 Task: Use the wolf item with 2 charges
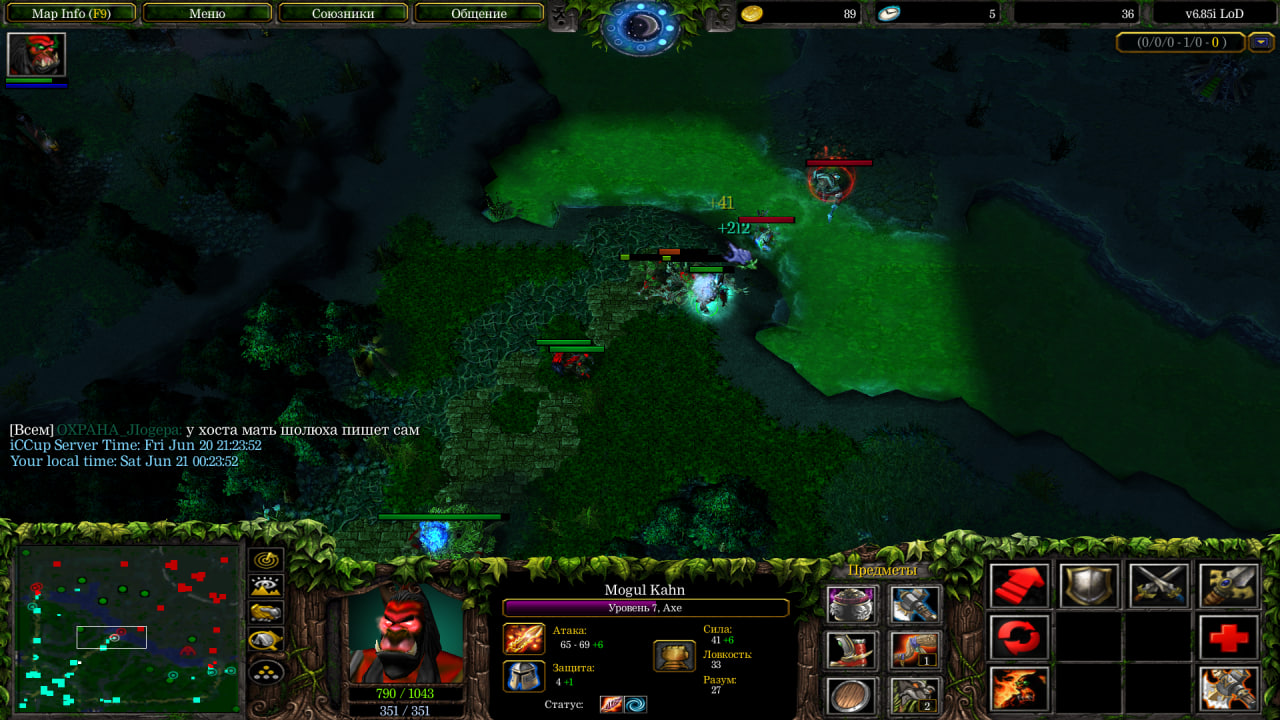pyautogui.click(x=915, y=694)
